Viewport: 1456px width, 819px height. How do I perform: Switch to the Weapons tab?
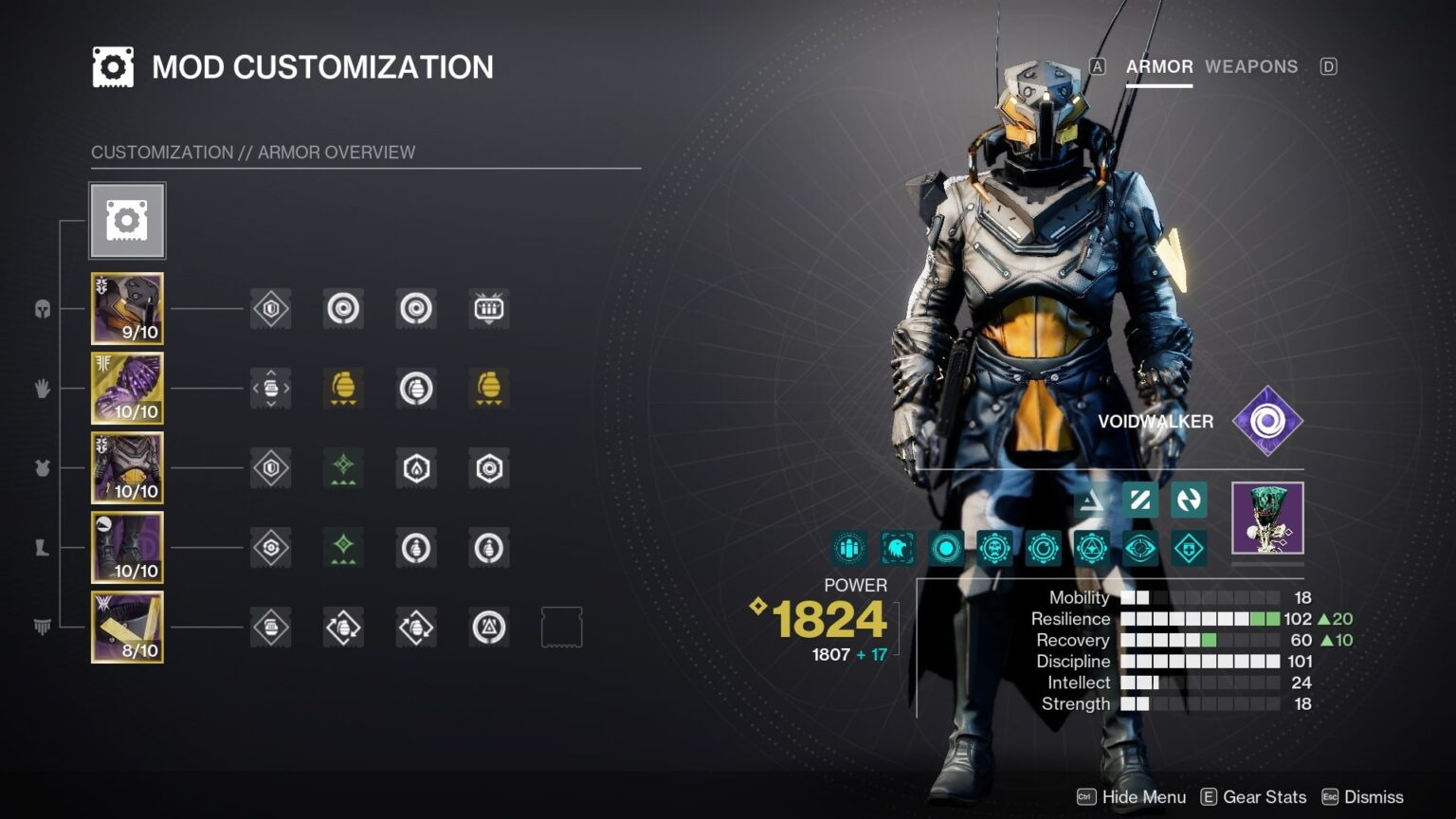[1250, 66]
